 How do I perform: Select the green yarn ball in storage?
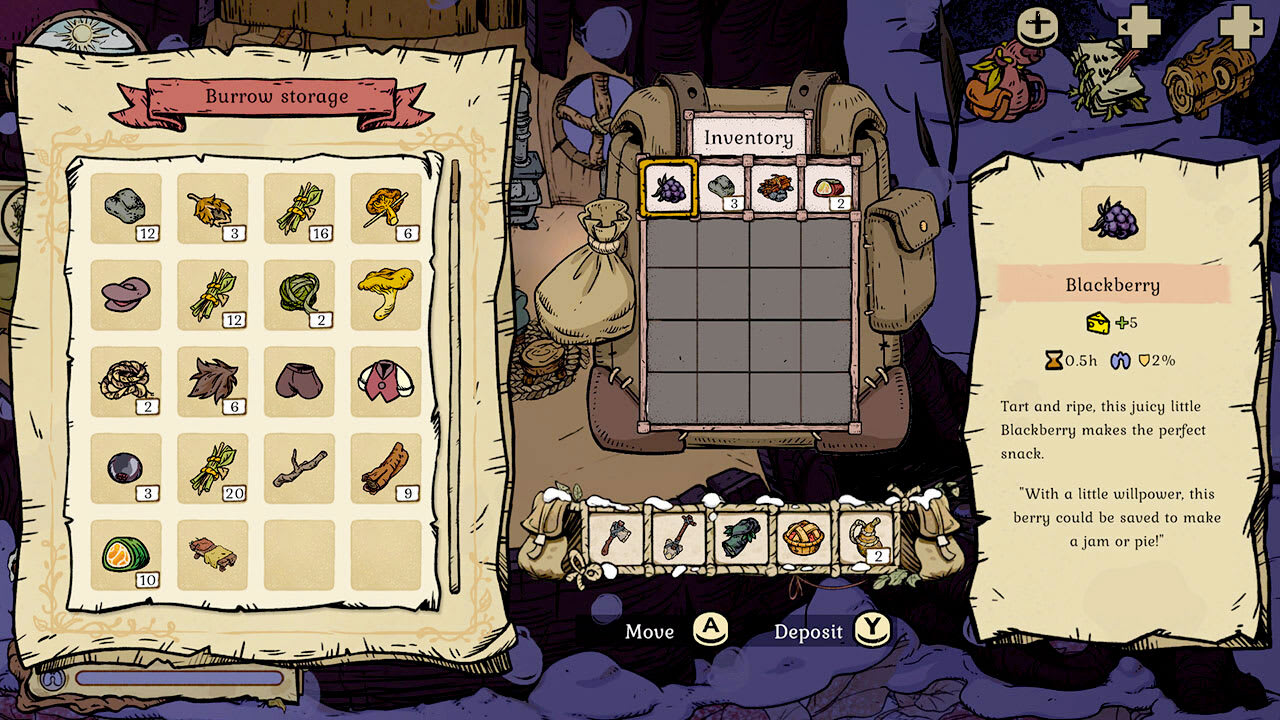(299, 294)
